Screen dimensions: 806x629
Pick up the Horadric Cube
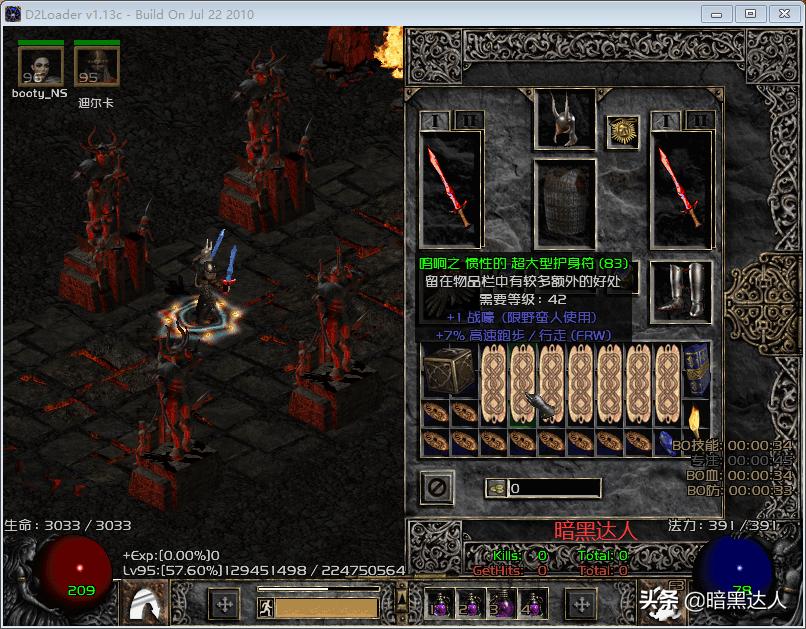click(449, 372)
